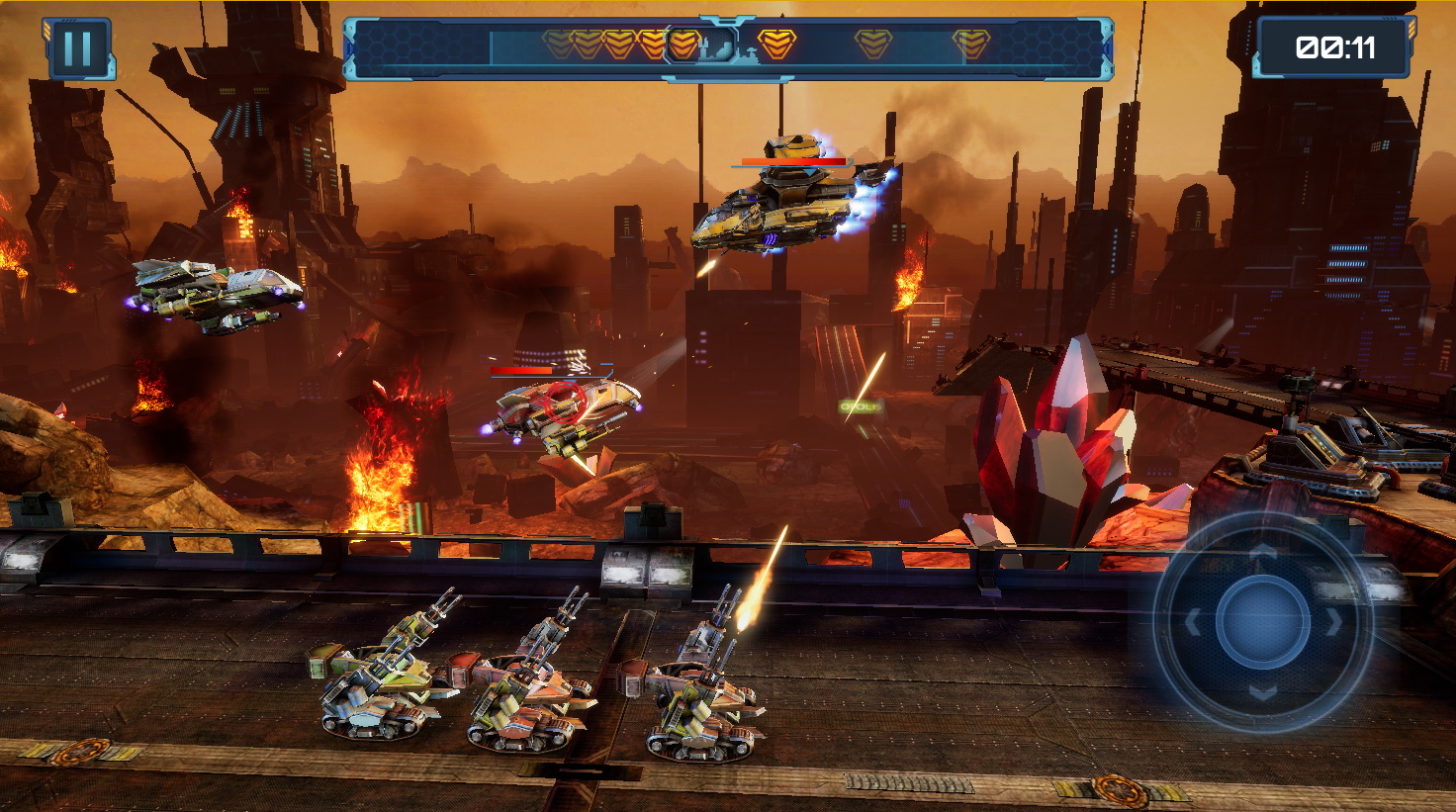Tap the joystick's right arrow
The width and height of the screenshot is (1456, 812).
[x=1334, y=622]
